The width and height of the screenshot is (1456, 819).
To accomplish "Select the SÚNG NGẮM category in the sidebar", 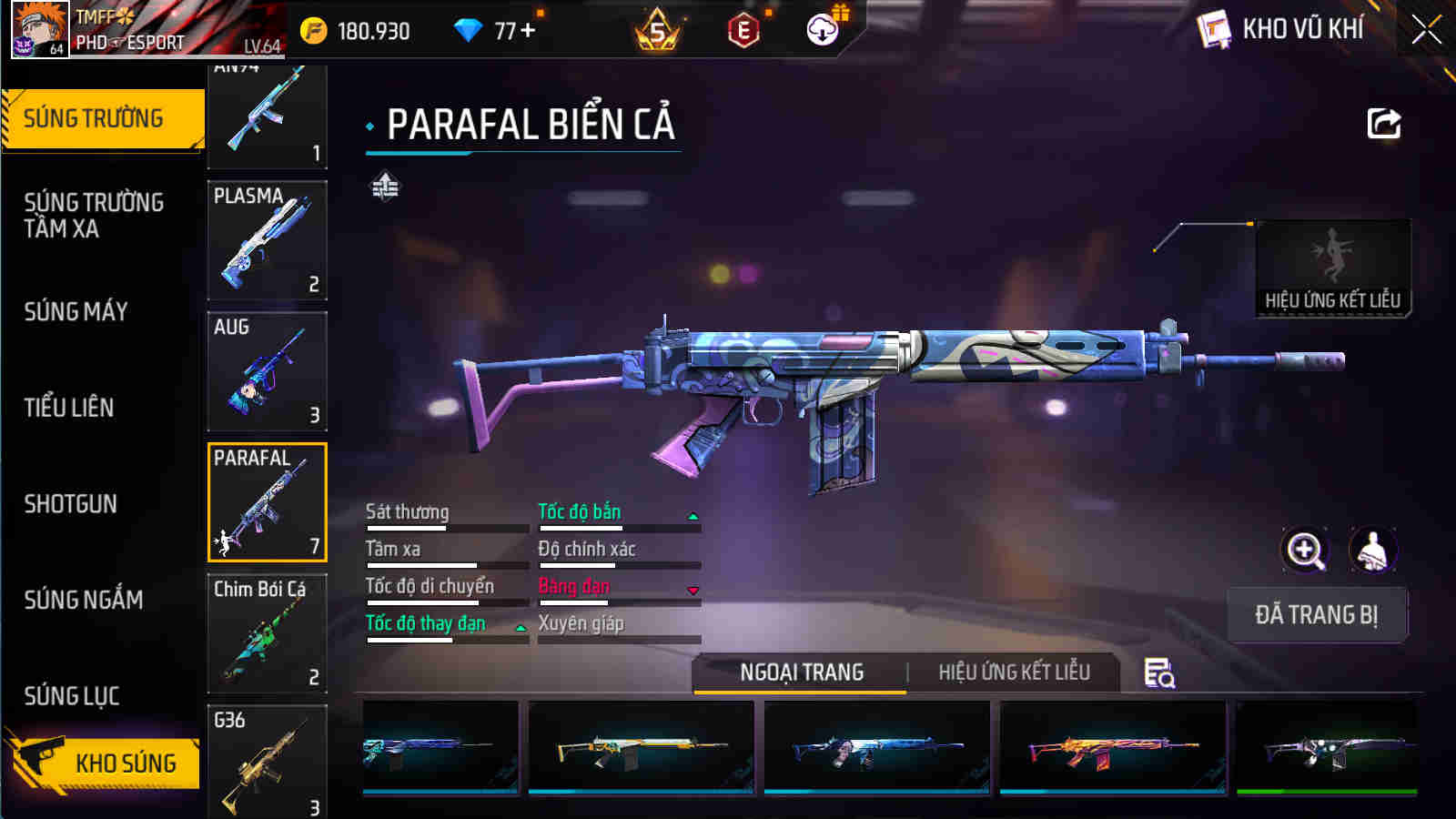I will pos(84,601).
